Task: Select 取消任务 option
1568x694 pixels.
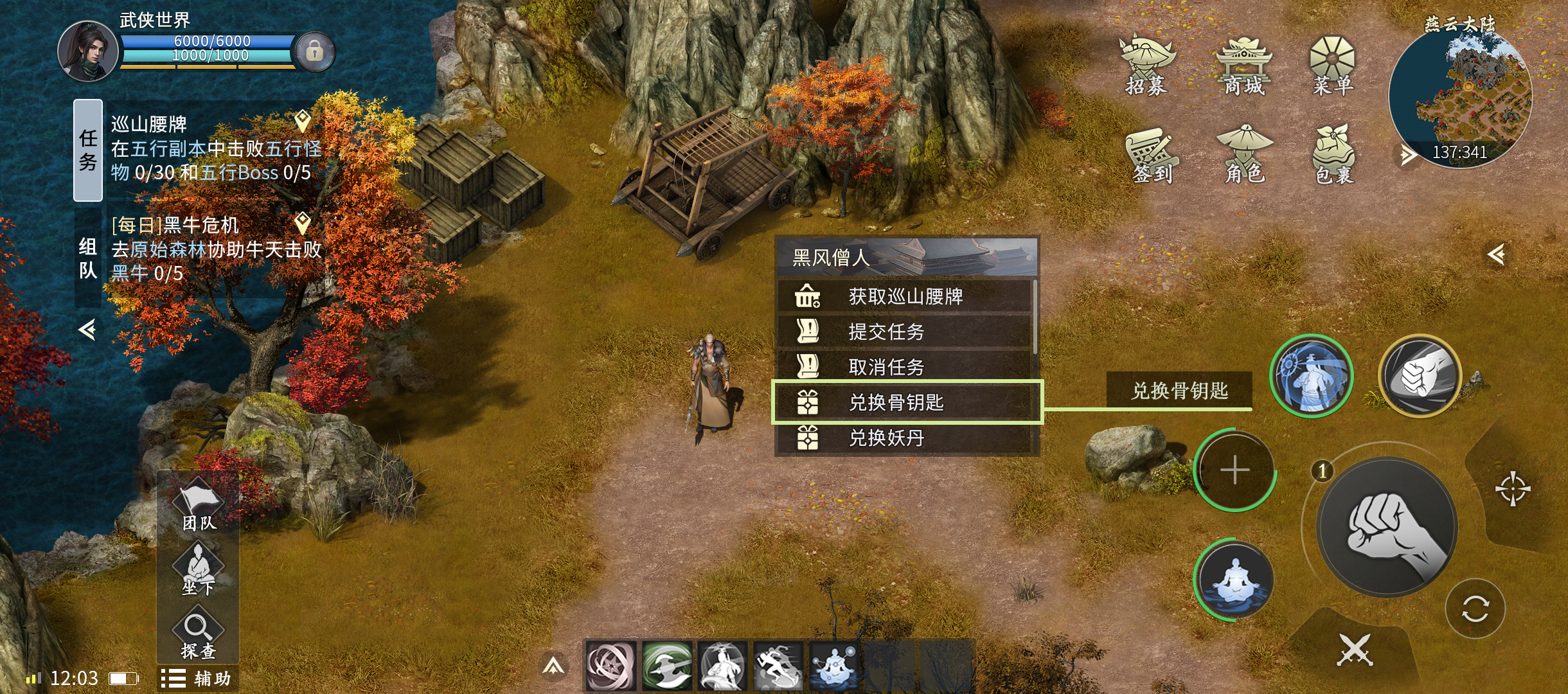Action: [x=905, y=367]
